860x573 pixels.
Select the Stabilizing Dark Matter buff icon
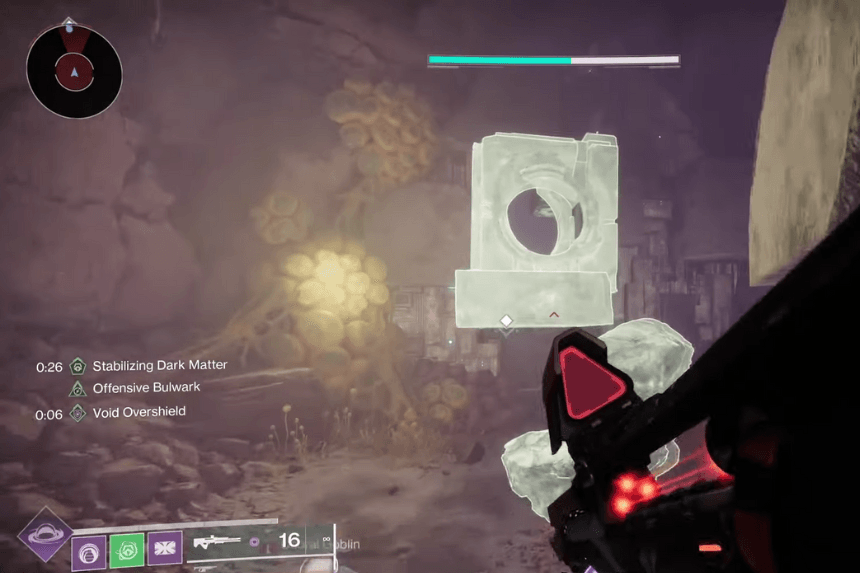pos(77,367)
